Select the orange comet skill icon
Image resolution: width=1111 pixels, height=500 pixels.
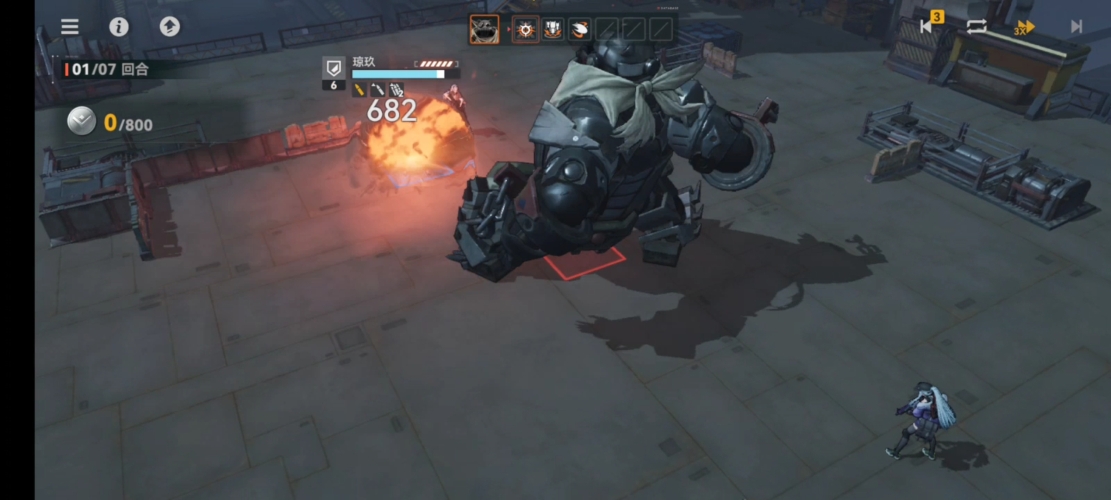[x=579, y=29]
